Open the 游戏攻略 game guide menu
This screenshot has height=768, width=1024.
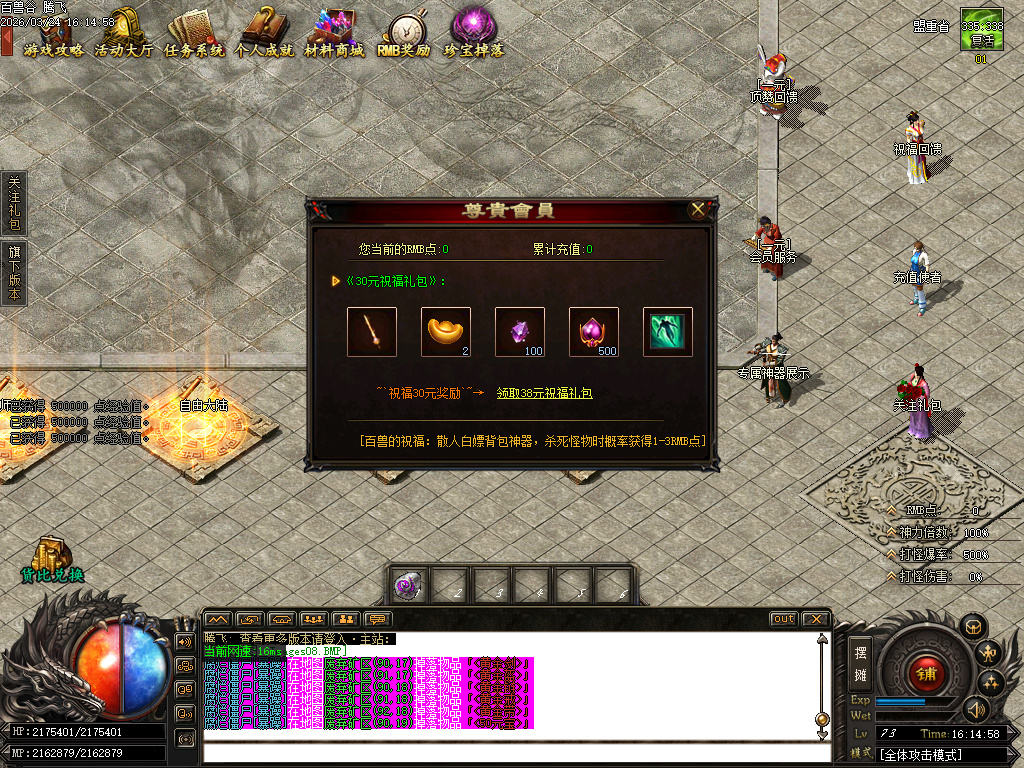pyautogui.click(x=54, y=34)
